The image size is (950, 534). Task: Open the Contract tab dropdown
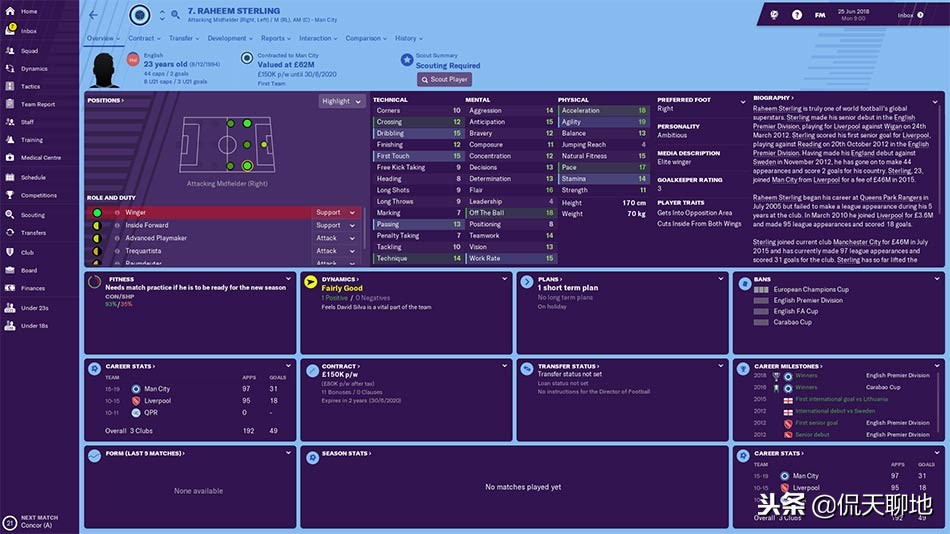tap(143, 39)
